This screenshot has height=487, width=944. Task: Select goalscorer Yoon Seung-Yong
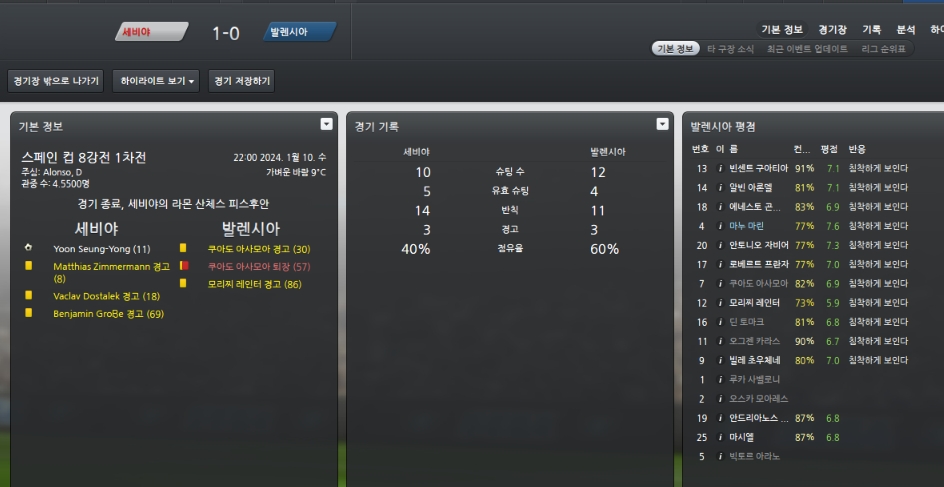pyautogui.click(x=101, y=248)
